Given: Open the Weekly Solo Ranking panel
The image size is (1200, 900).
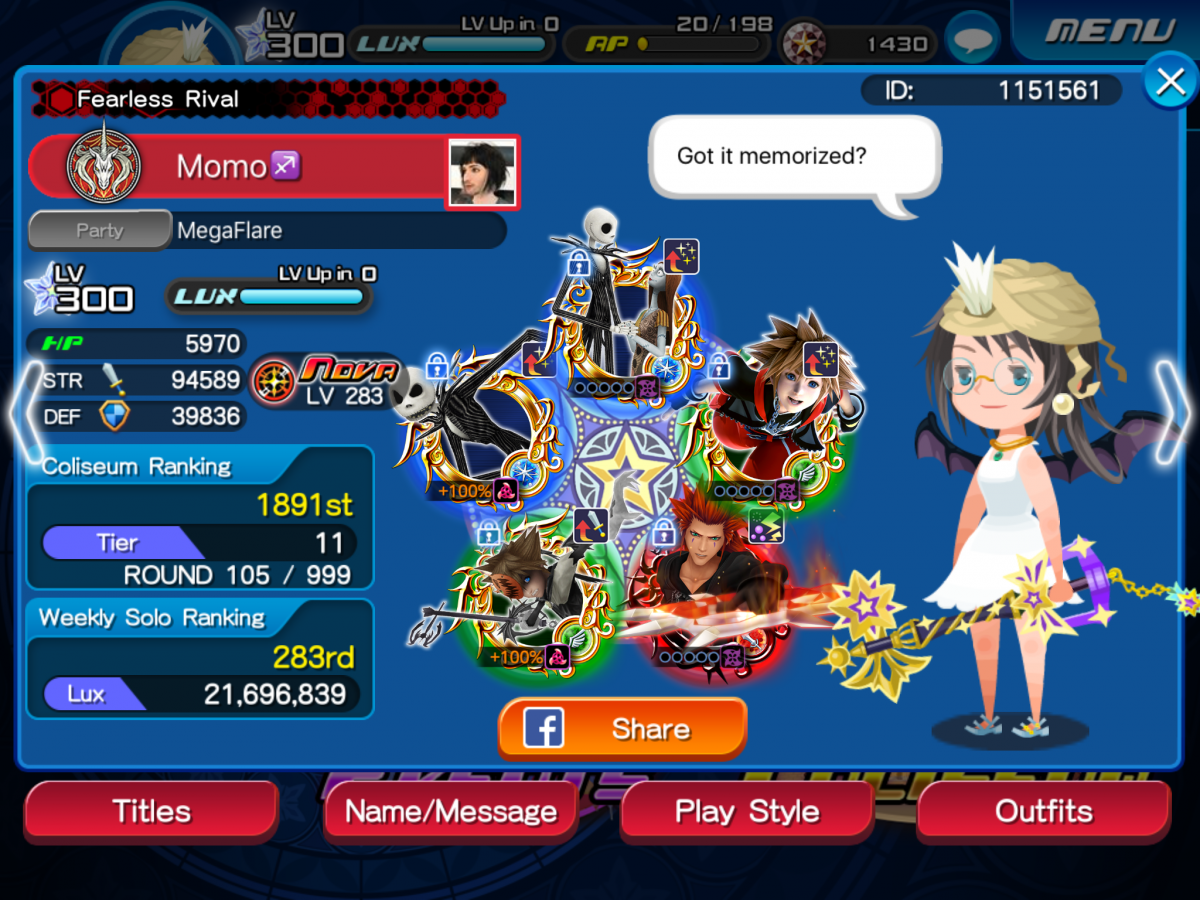Looking at the screenshot, I should pos(200,659).
